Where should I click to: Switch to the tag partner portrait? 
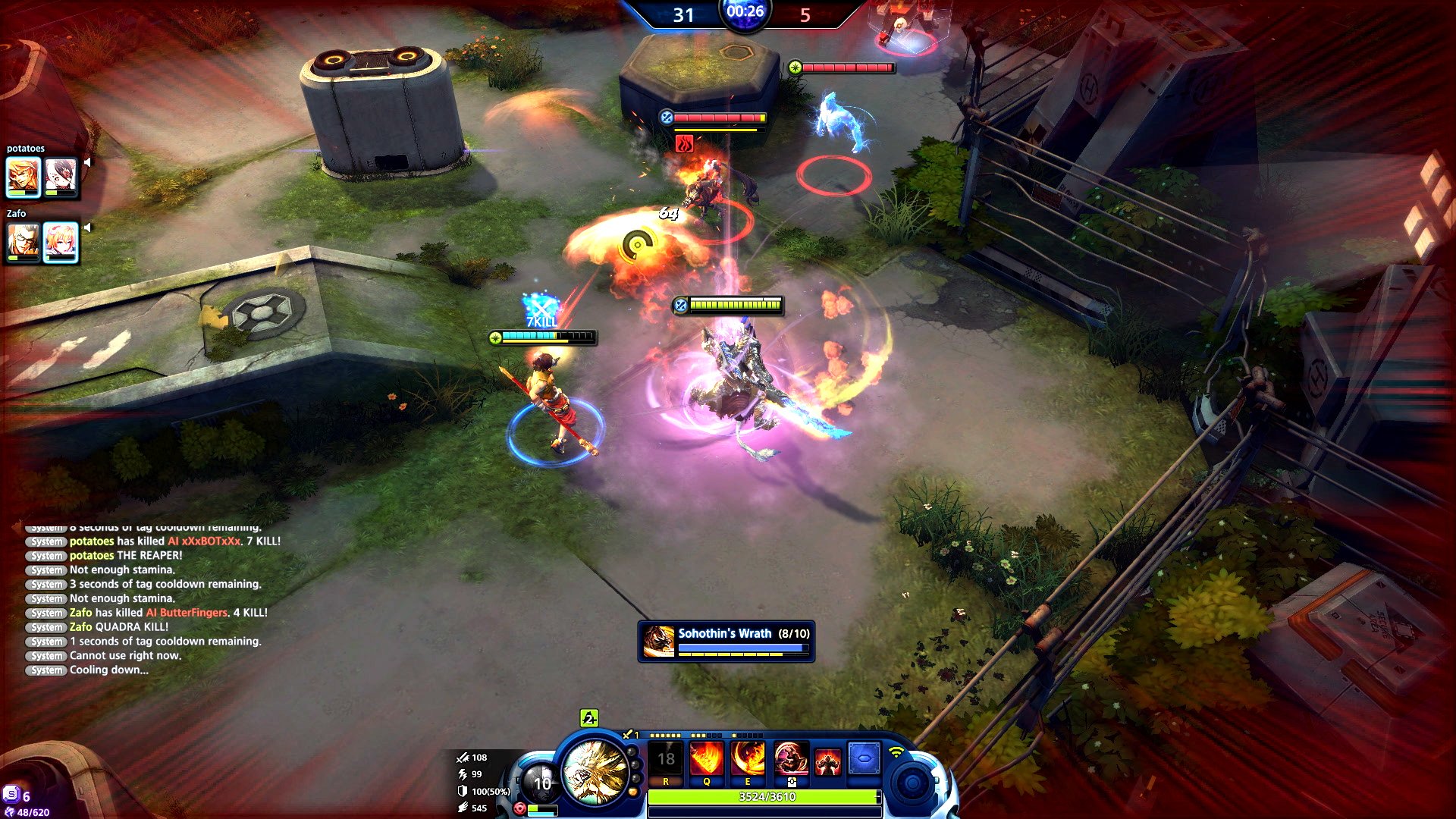[x=541, y=783]
